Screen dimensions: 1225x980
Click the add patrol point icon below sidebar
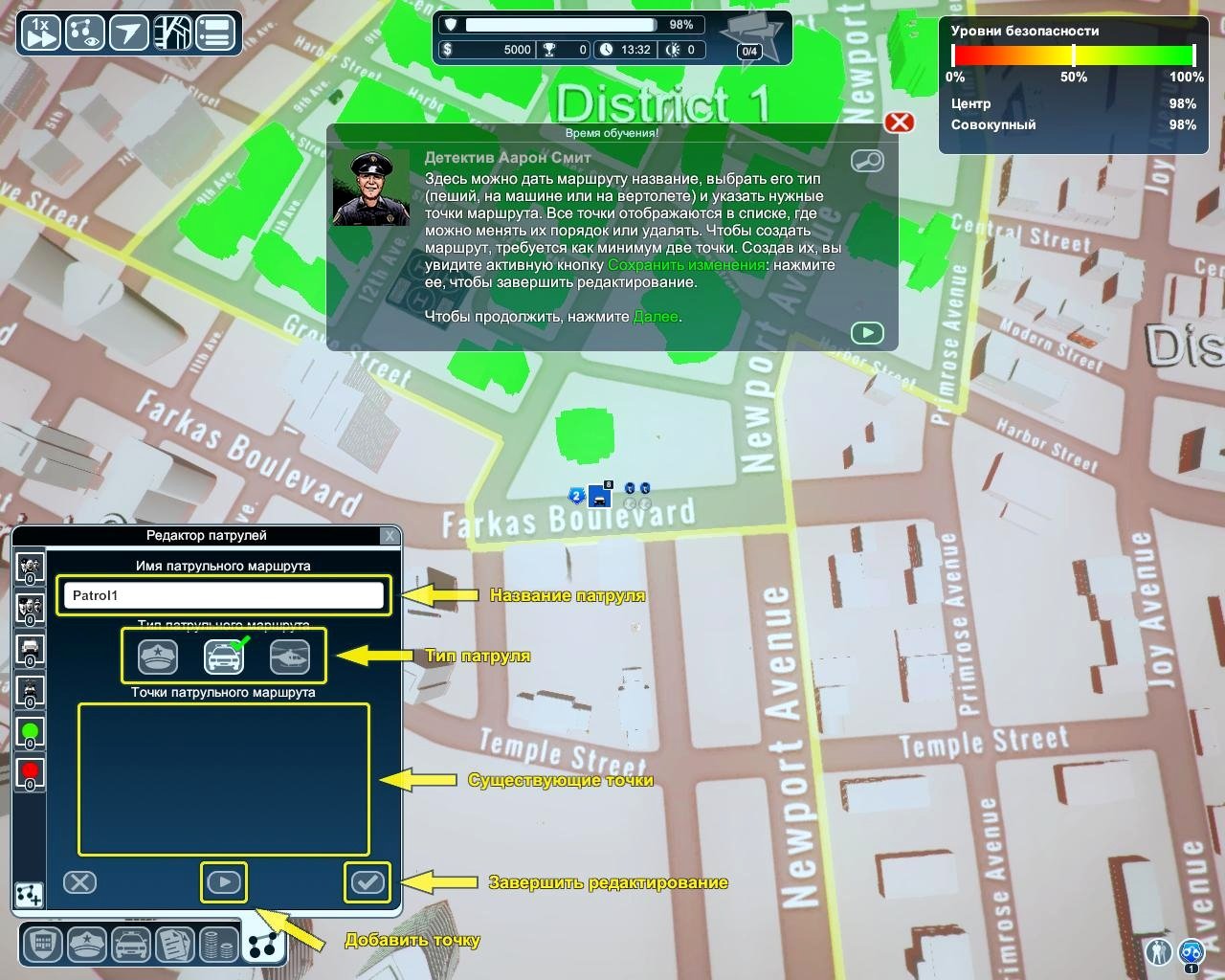pyautogui.click(x=30, y=896)
